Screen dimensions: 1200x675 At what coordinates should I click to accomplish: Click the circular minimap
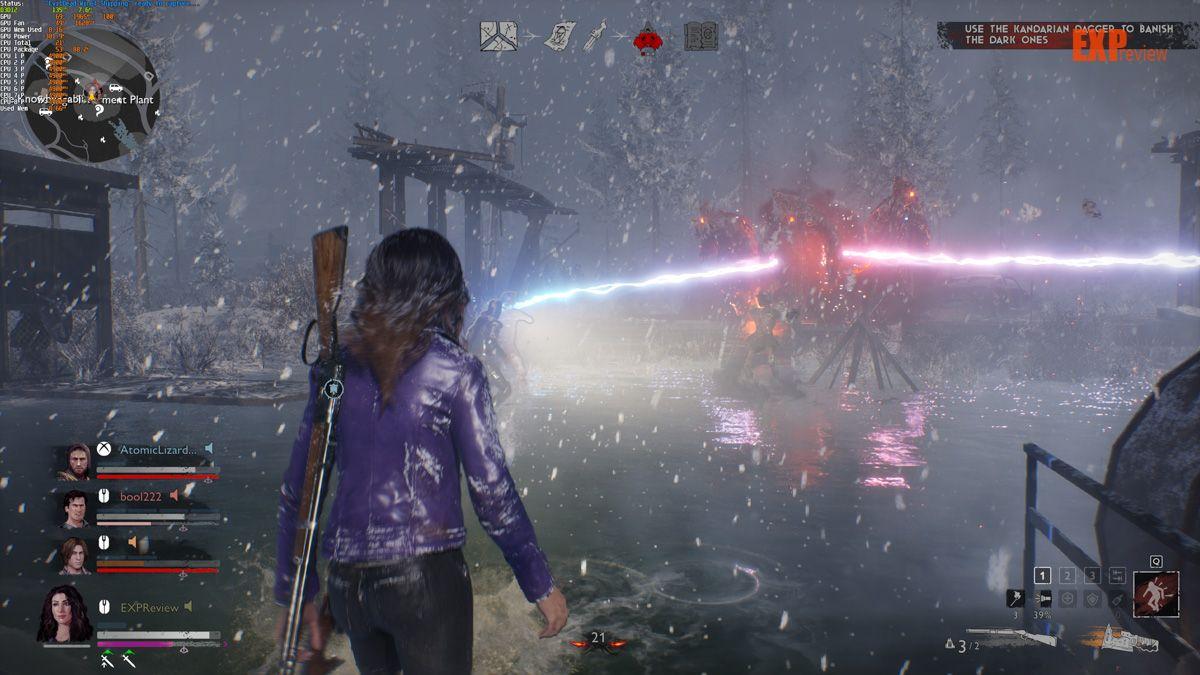pos(91,93)
